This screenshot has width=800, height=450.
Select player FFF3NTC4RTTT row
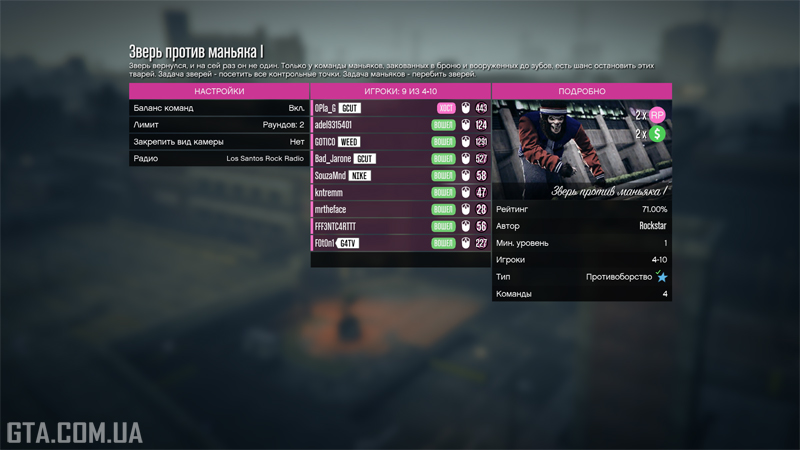(400, 227)
